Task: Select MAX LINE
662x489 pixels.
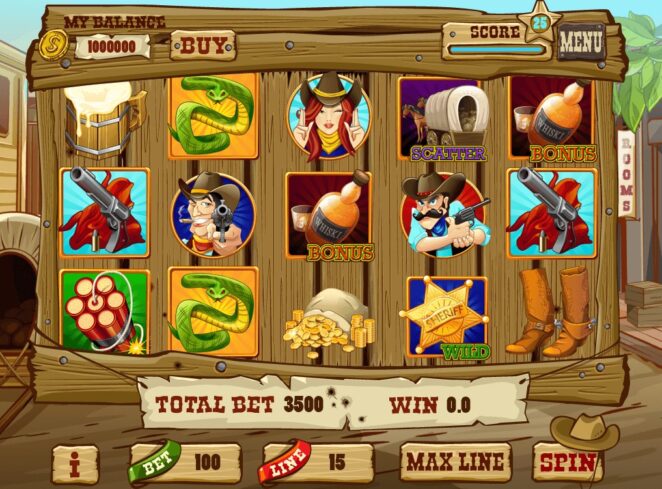Action: tap(455, 463)
